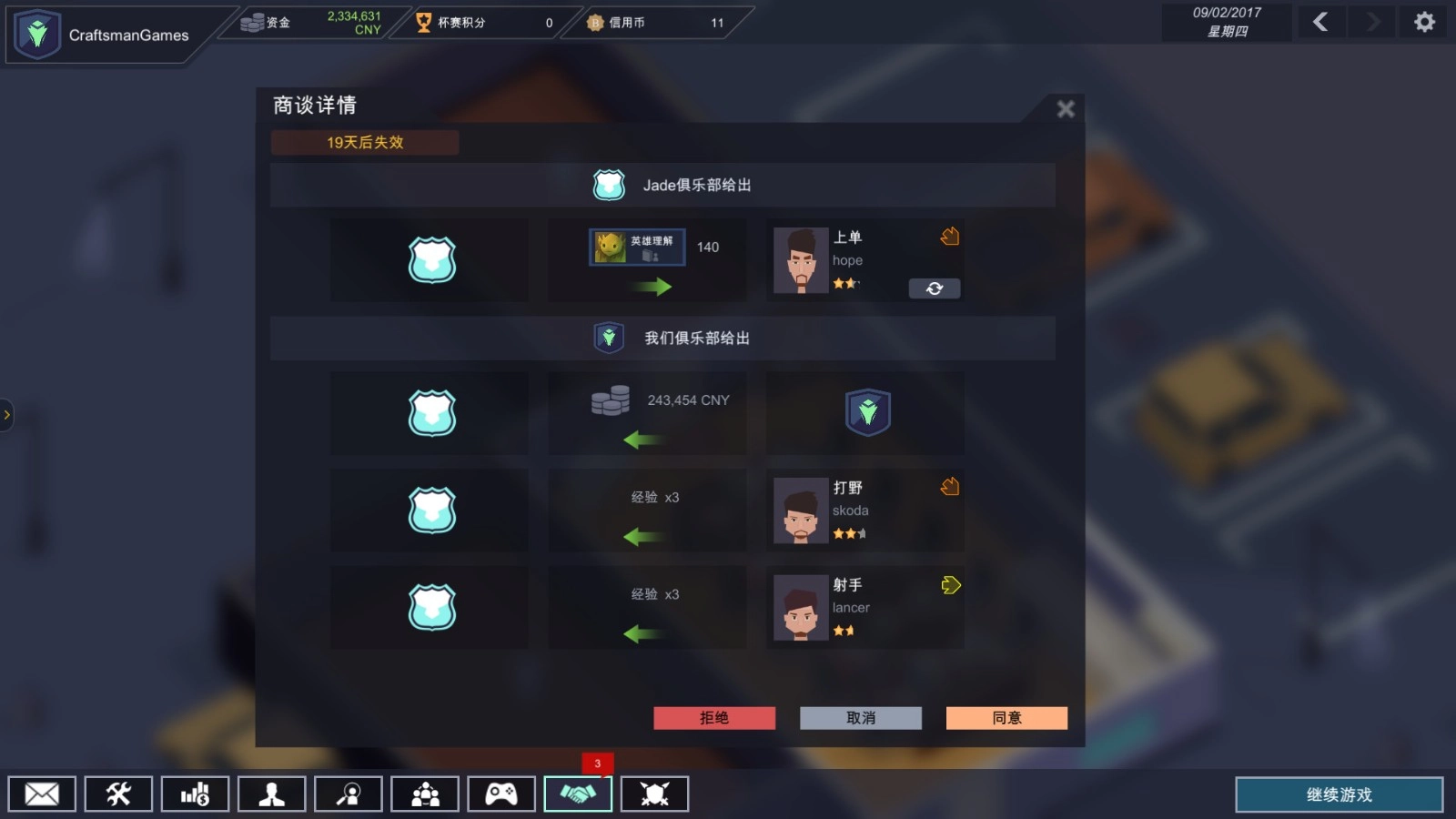Screen dimensions: 1456x819
Task: Open the staff organization panel
Action: [x=424, y=794]
